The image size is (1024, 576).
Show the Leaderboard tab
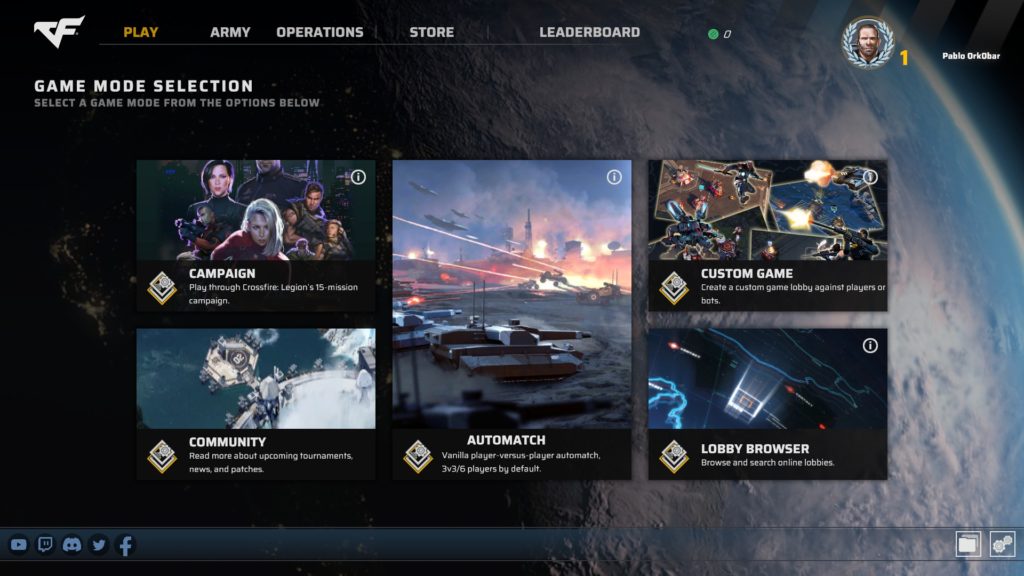click(x=589, y=32)
